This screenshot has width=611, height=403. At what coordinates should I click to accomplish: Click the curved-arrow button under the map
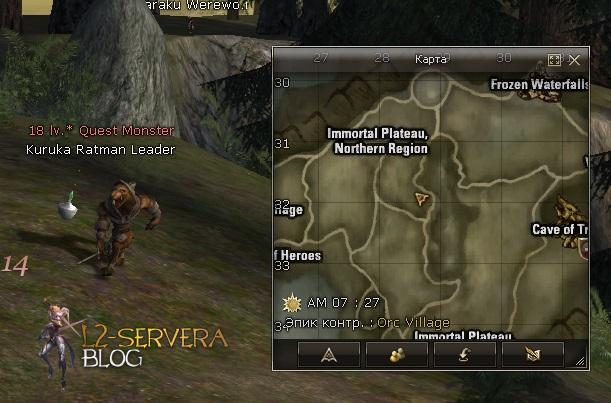pyautogui.click(x=464, y=355)
